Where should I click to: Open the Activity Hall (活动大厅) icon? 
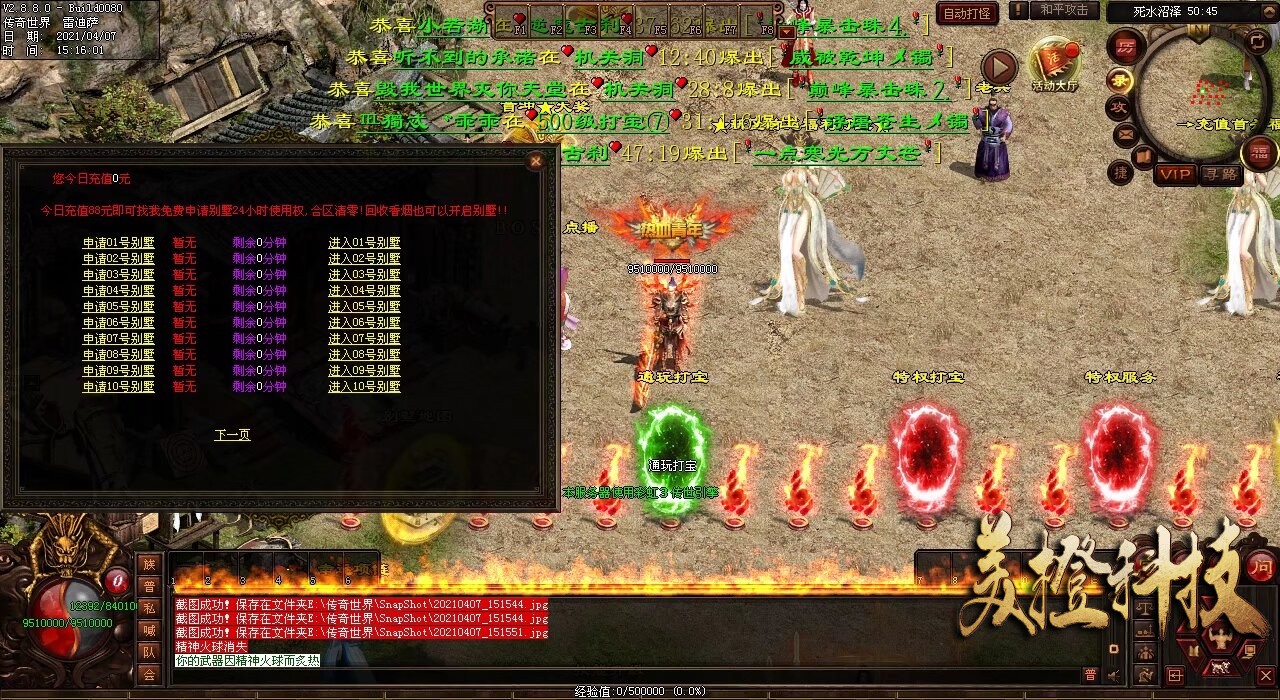(1055, 63)
